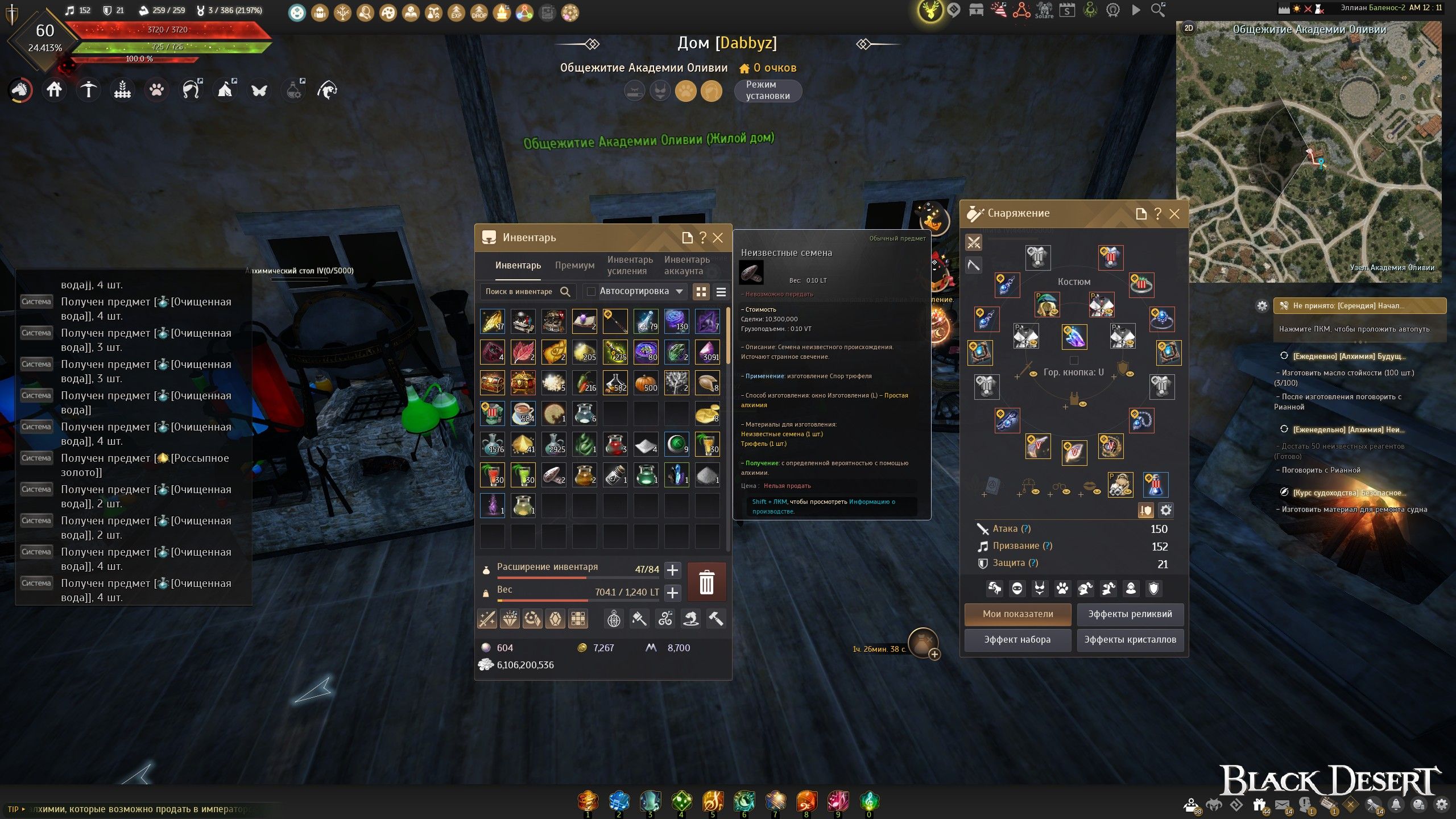Switch to Инвентарь аккаунта tab
Viewport: 1456px width, 819px height.
pyautogui.click(x=686, y=266)
